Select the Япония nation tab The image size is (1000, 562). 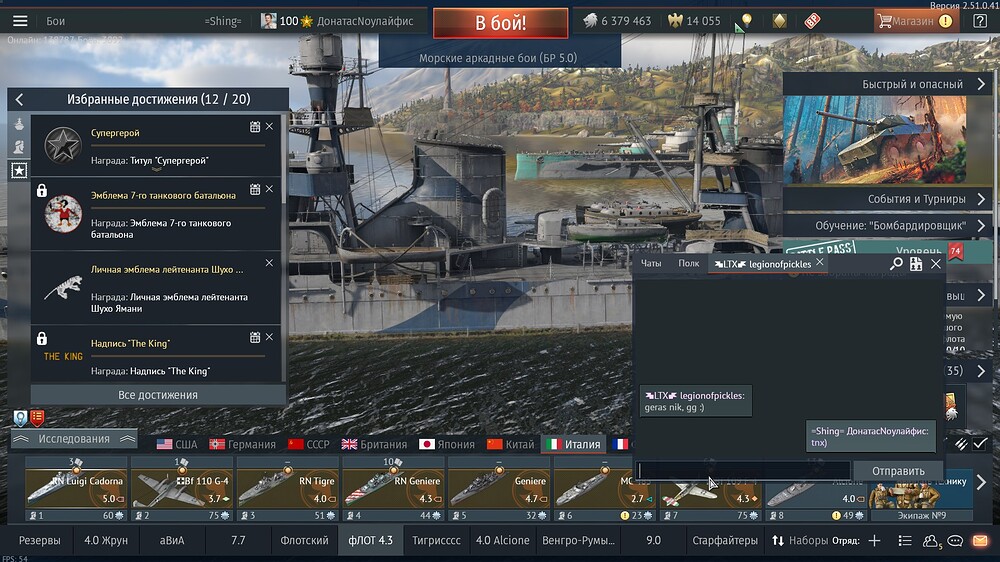[x=447, y=444]
